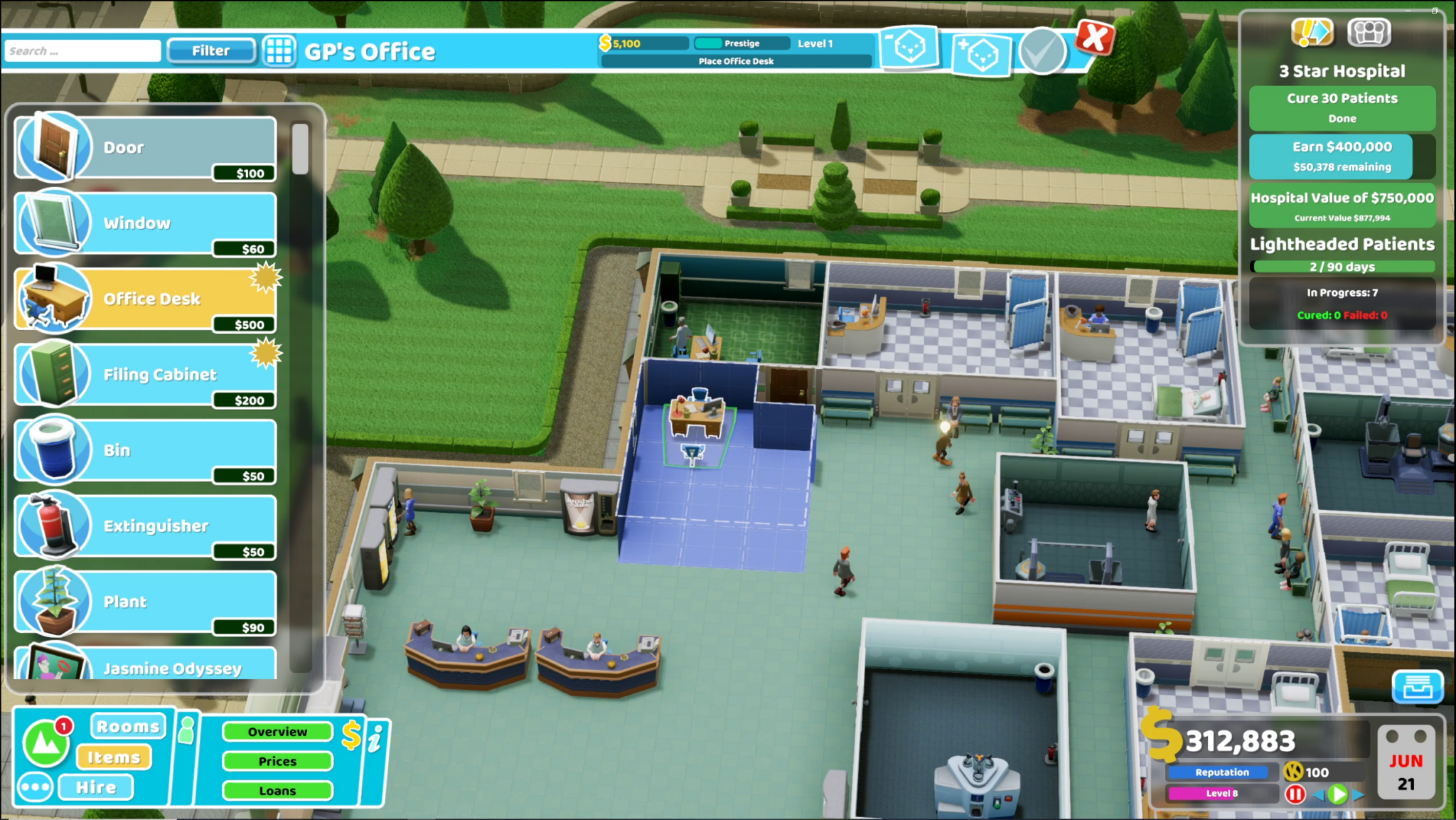Click the info 'i' icon near Loans
The height and width of the screenshot is (820, 1456).
375,738
